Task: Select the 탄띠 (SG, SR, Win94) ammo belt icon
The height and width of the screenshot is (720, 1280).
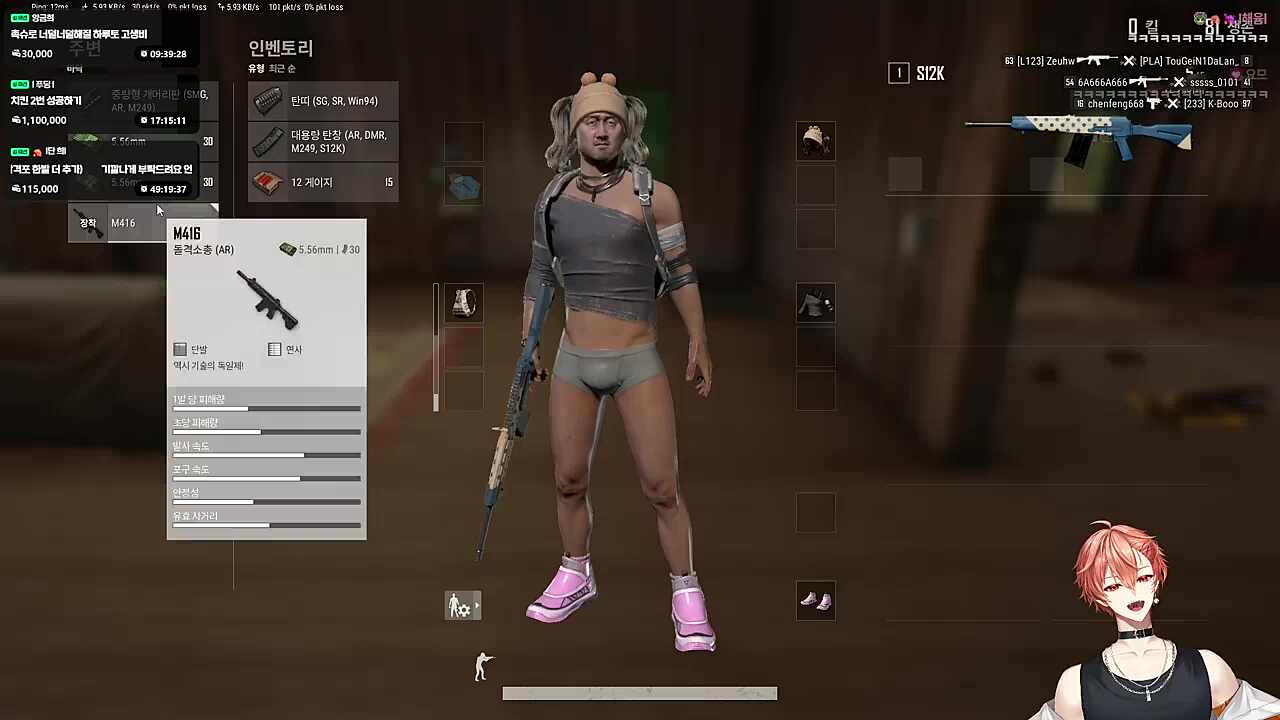Action: (x=268, y=101)
